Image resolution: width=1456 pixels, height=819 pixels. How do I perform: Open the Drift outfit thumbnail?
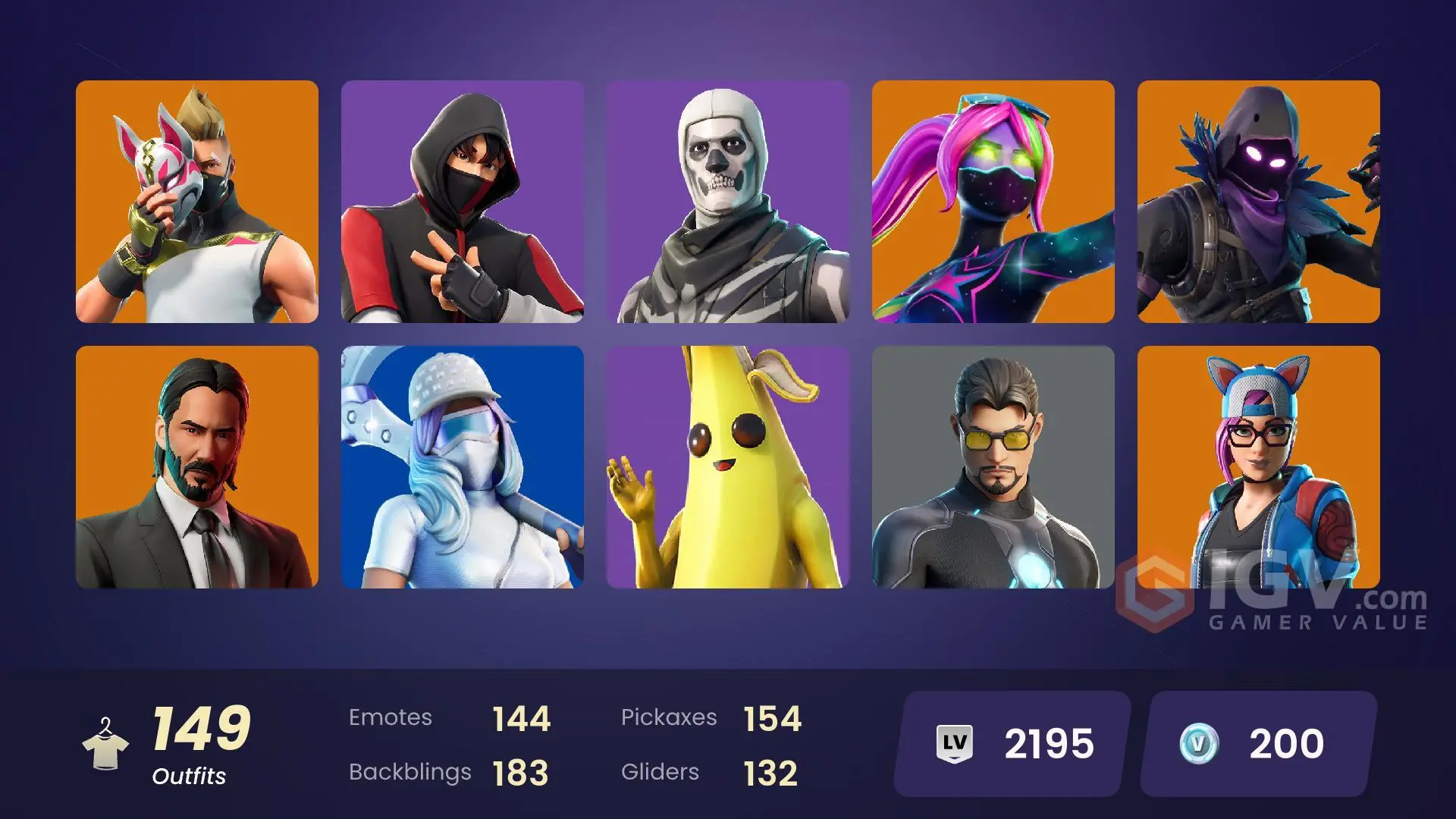pos(197,205)
